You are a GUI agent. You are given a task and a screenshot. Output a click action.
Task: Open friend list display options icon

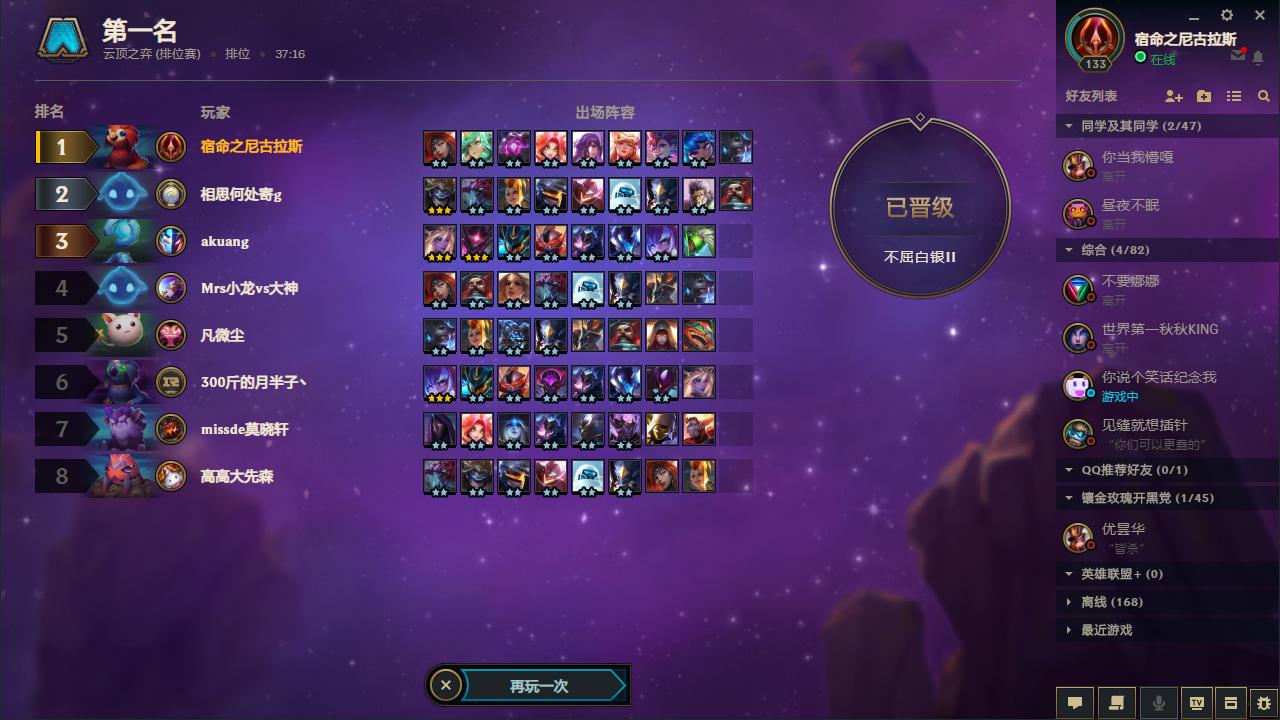click(1233, 96)
